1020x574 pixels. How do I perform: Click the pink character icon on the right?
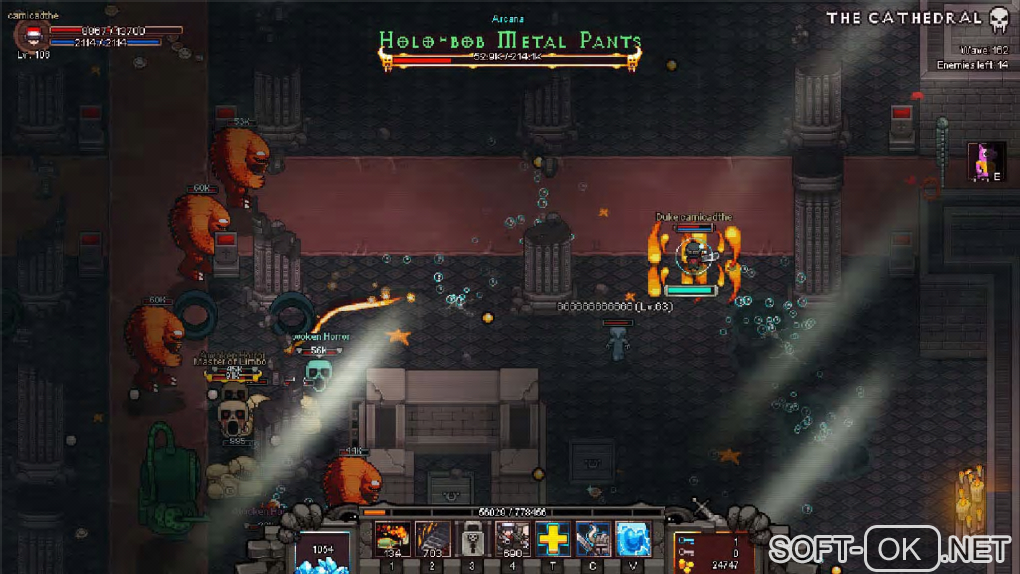[985, 162]
